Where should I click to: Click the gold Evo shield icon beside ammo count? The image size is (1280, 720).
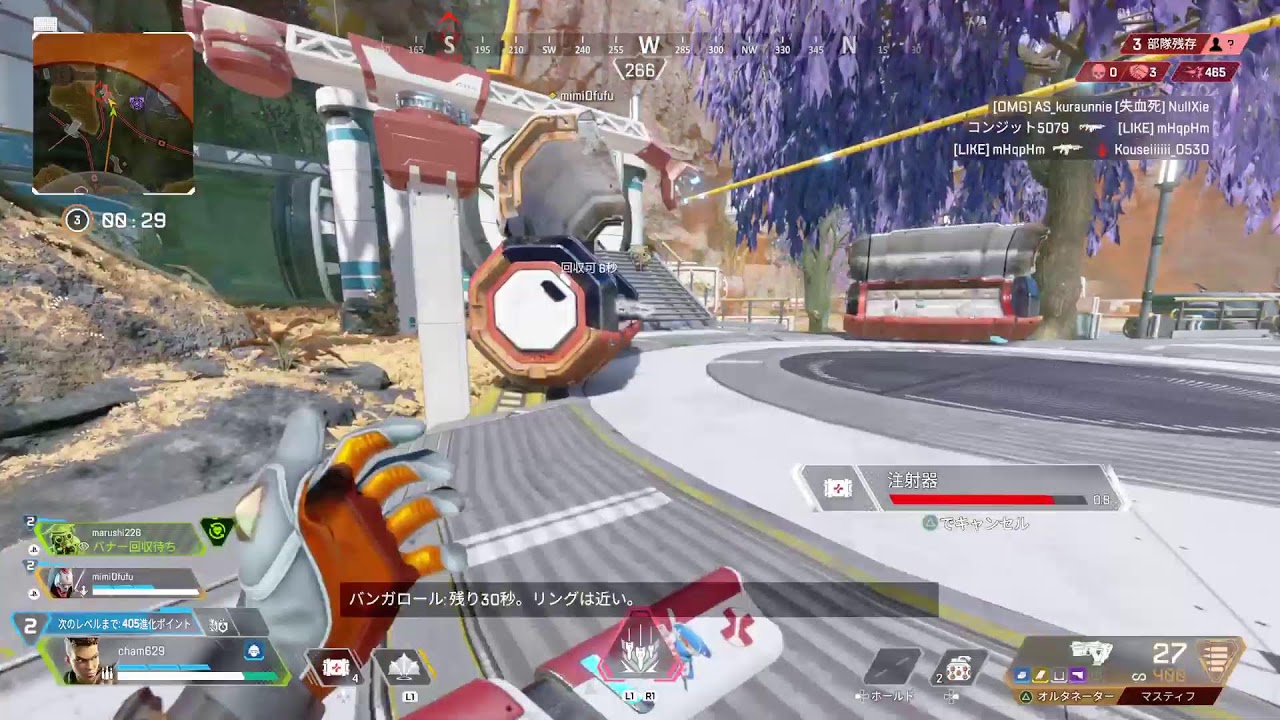coord(1215,663)
